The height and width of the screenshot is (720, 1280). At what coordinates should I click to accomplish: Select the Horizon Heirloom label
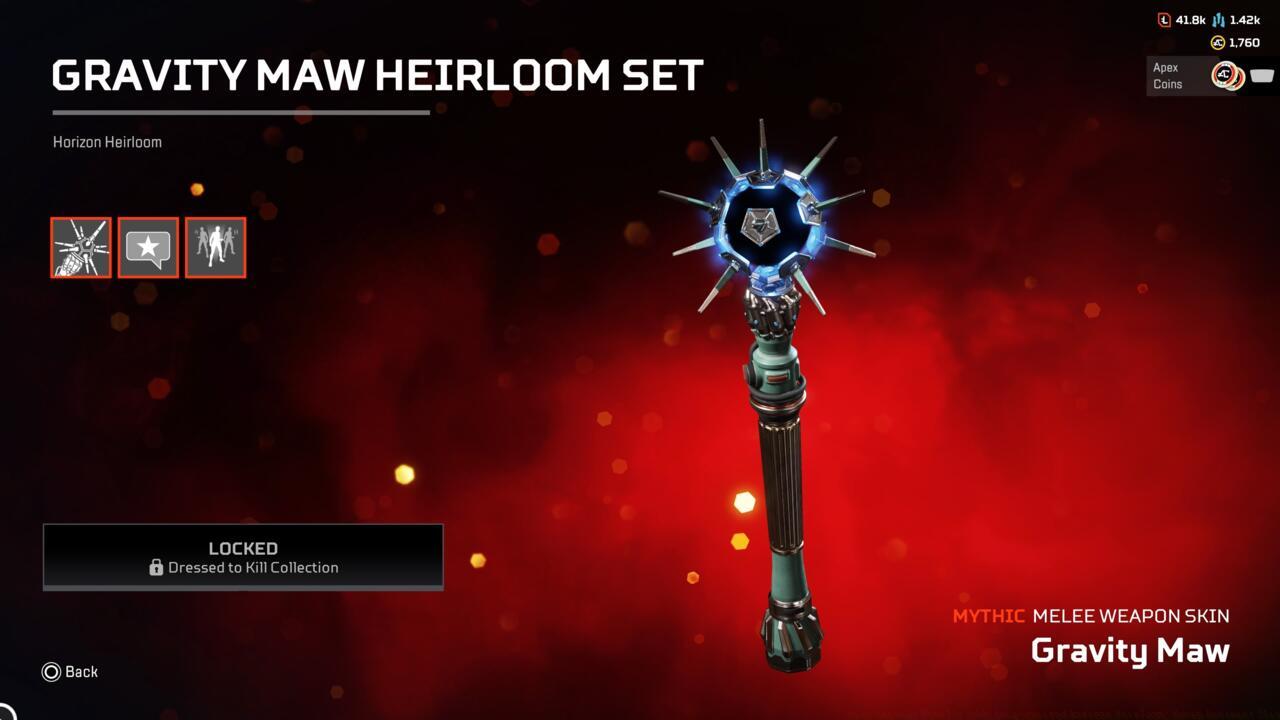point(107,141)
